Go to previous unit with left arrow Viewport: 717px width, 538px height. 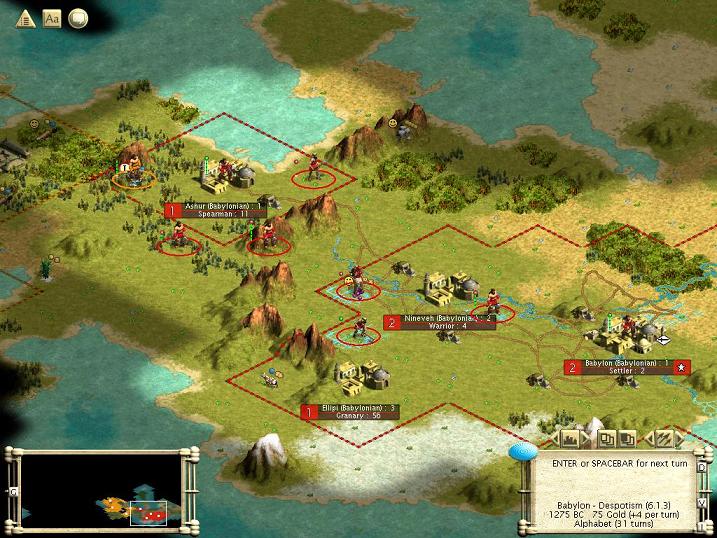[x=646, y=438]
